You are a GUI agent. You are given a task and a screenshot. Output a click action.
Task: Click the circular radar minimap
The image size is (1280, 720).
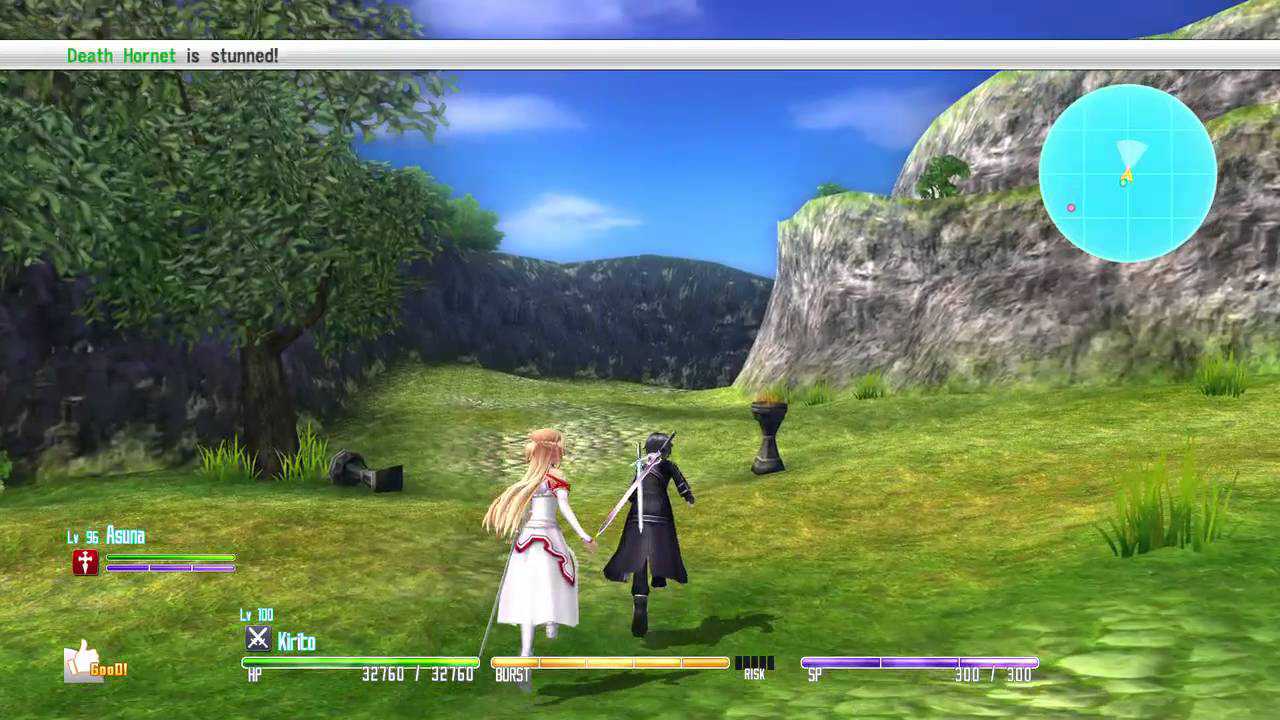pyautogui.click(x=1127, y=173)
